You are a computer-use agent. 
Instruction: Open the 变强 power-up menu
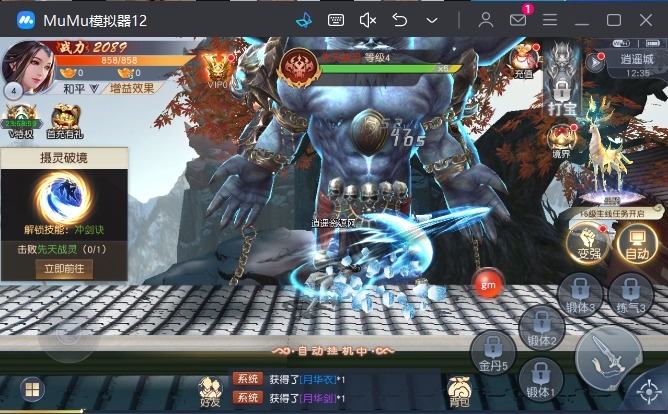(586, 241)
